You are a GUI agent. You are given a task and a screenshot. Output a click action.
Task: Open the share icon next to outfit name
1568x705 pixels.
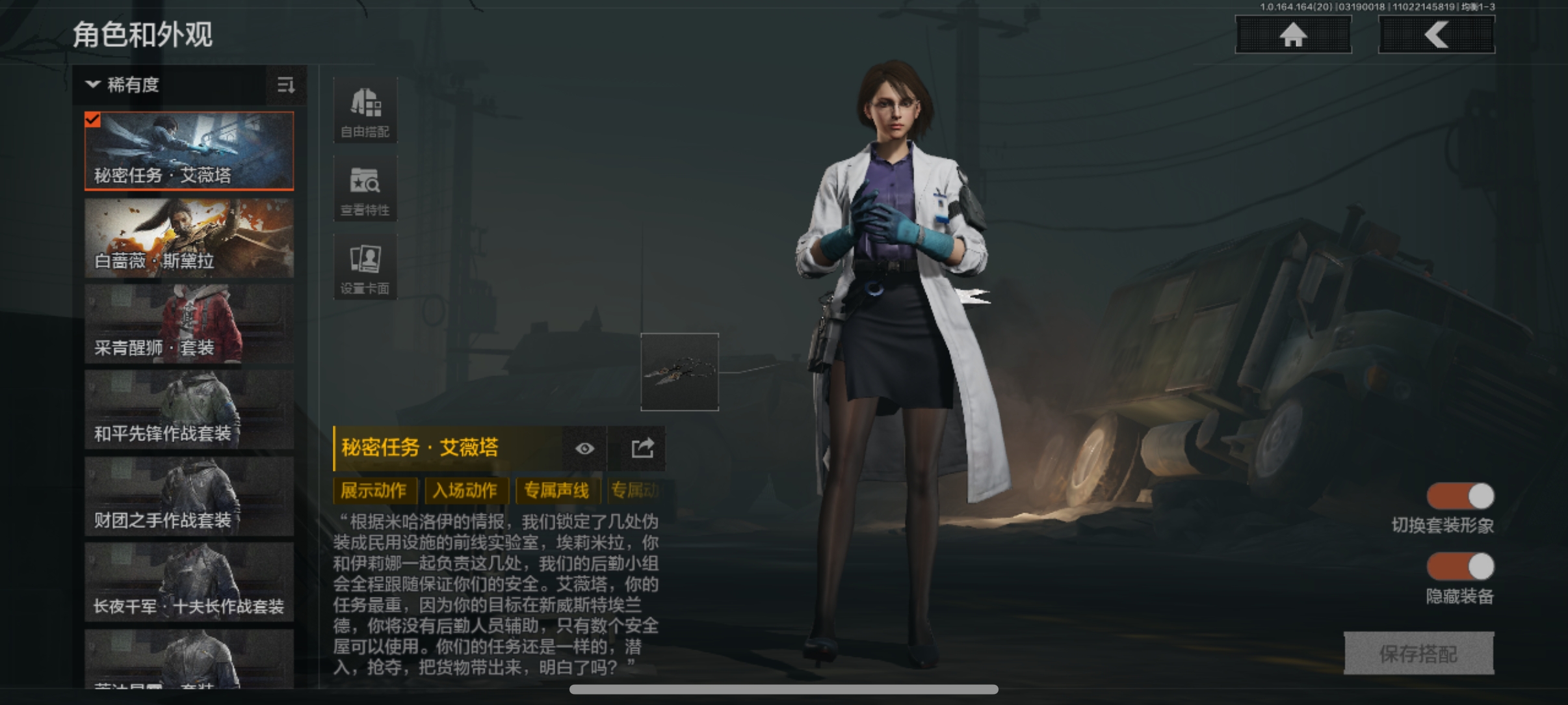[639, 448]
